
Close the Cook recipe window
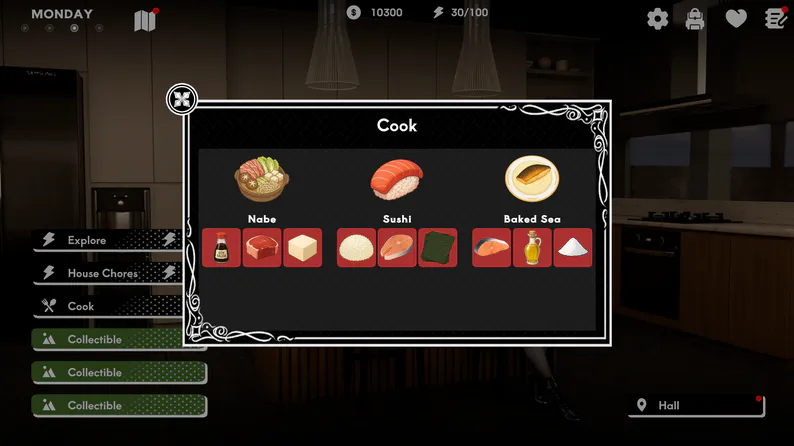182,99
